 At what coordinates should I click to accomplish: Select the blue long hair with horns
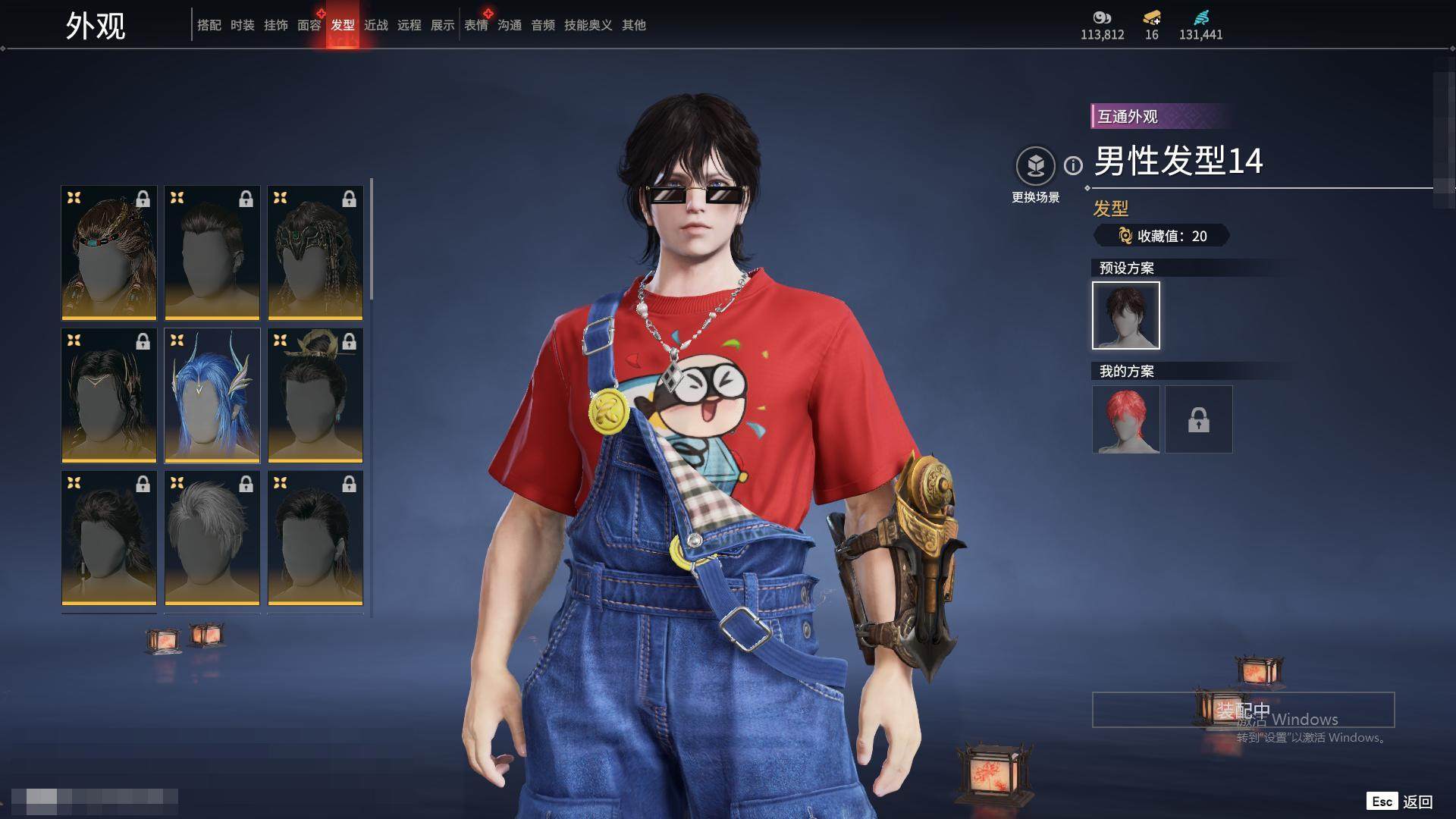click(x=212, y=395)
